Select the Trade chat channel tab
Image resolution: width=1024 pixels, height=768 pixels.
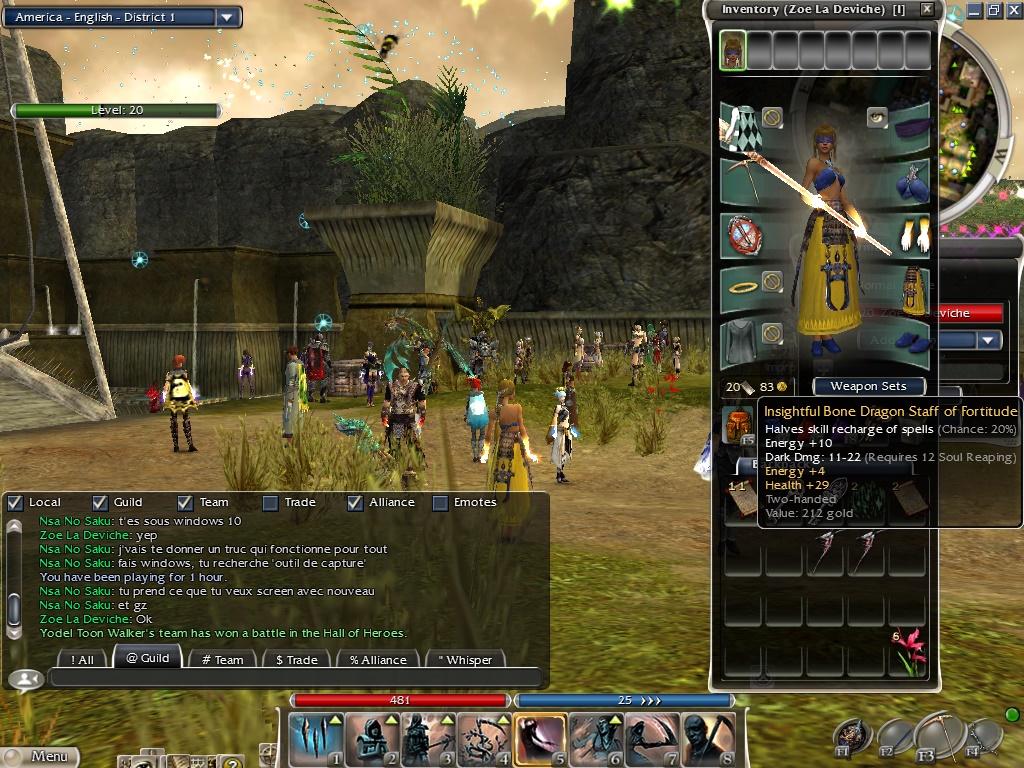pos(296,659)
